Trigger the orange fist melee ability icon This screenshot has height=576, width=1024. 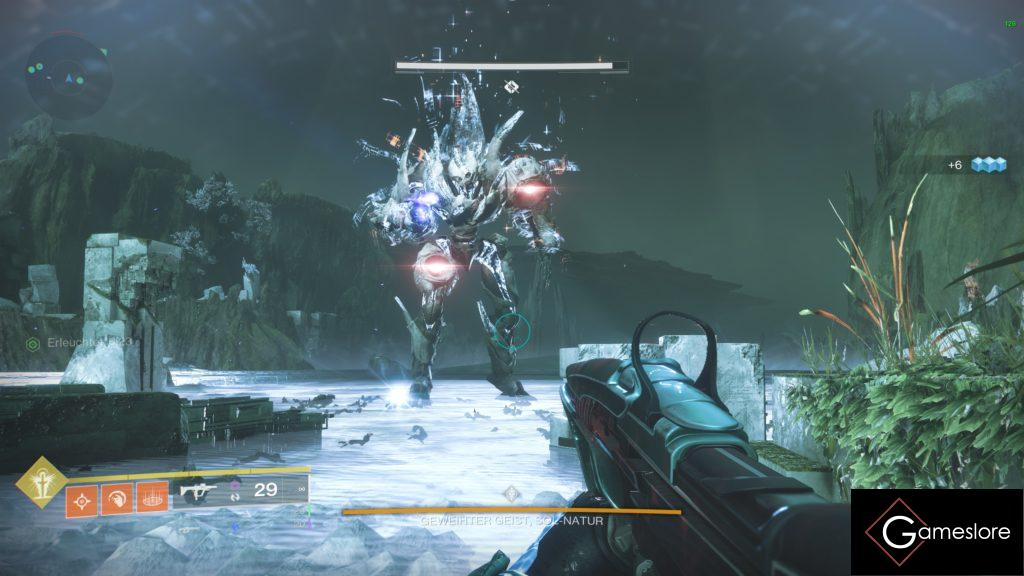pos(116,498)
